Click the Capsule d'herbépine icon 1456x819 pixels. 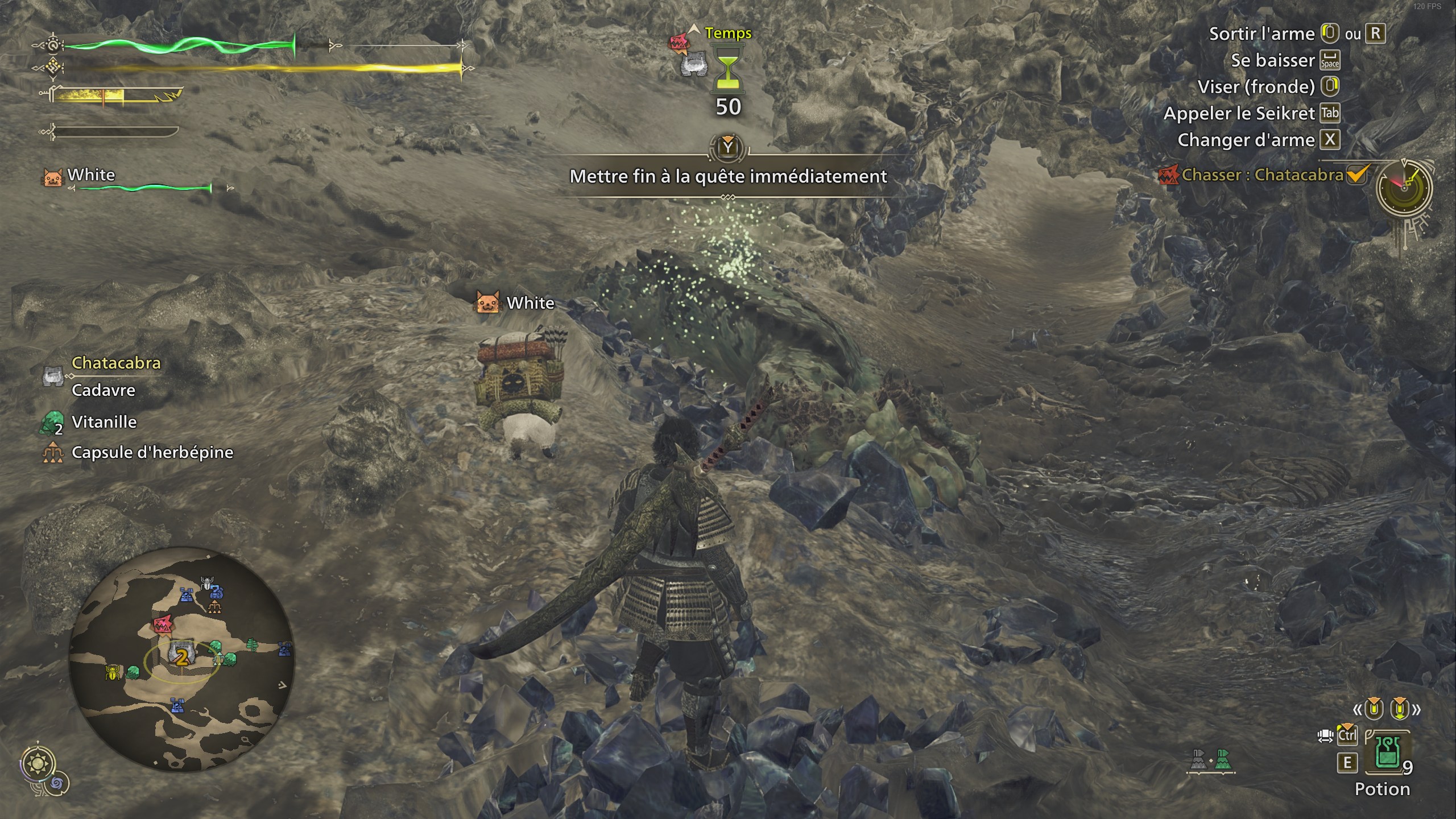(52, 452)
